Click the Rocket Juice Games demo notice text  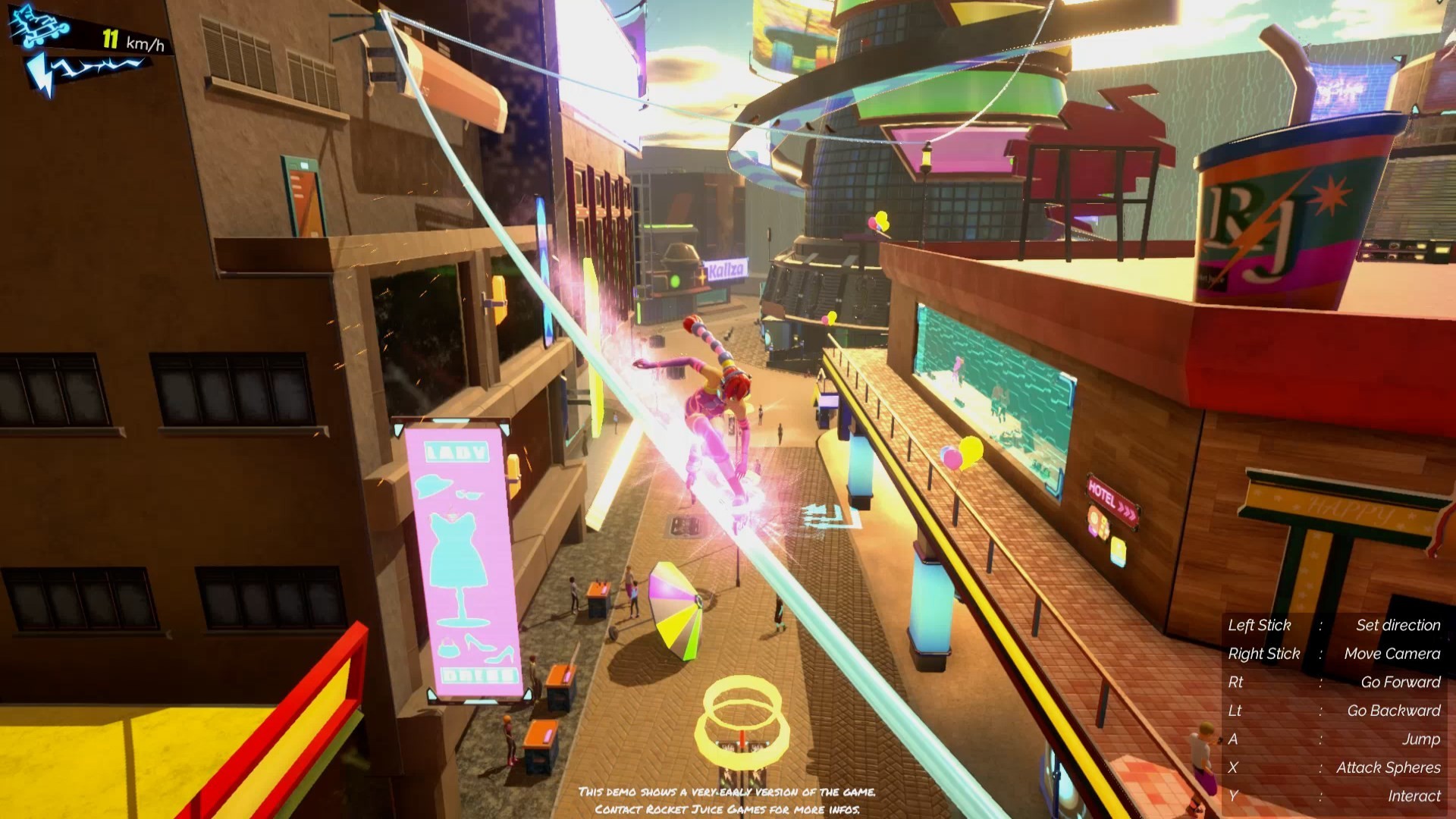tap(726, 798)
